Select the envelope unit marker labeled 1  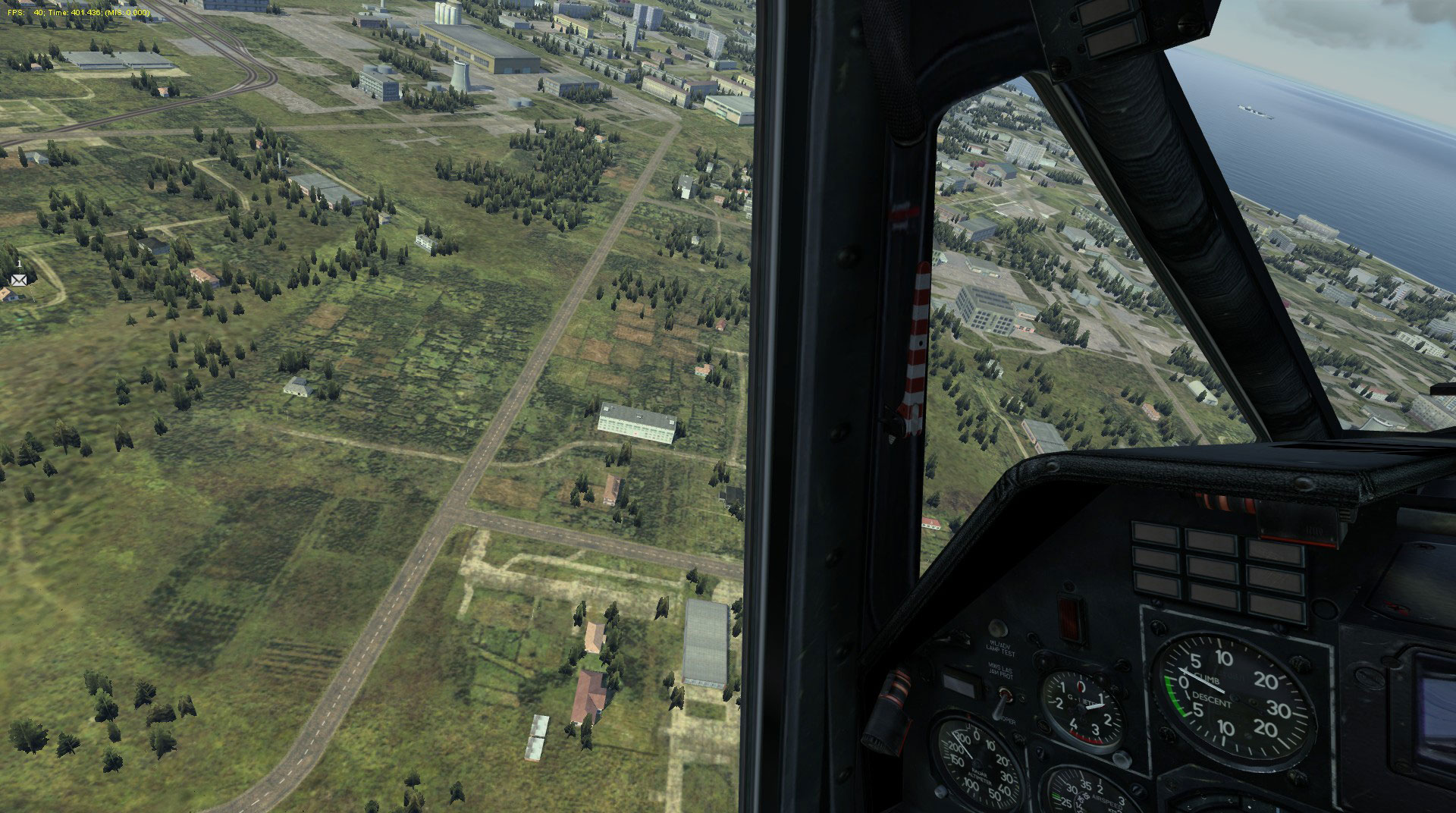pyautogui.click(x=18, y=279)
